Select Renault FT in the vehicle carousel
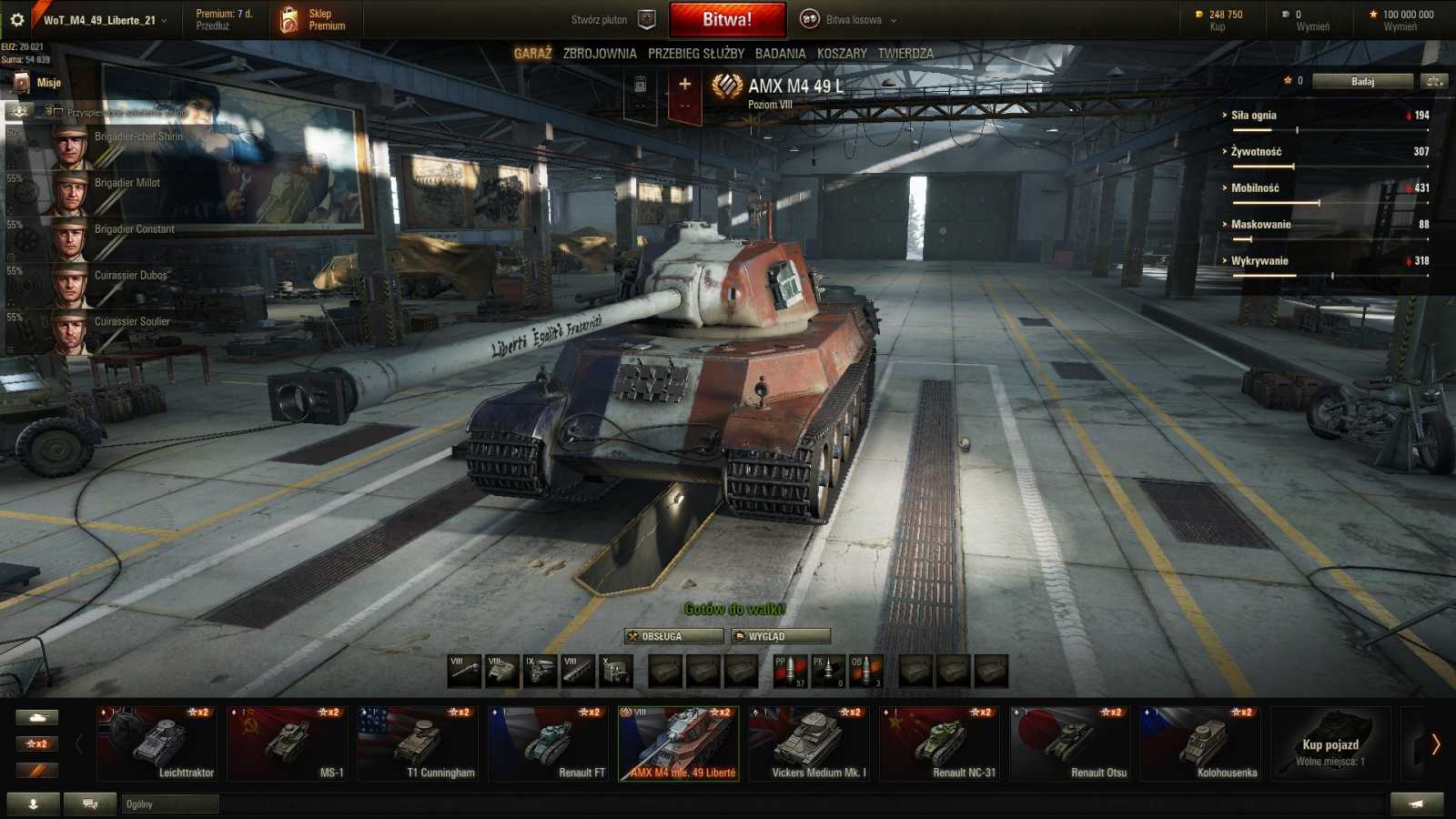Viewport: 1456px width, 819px height. 549,742
